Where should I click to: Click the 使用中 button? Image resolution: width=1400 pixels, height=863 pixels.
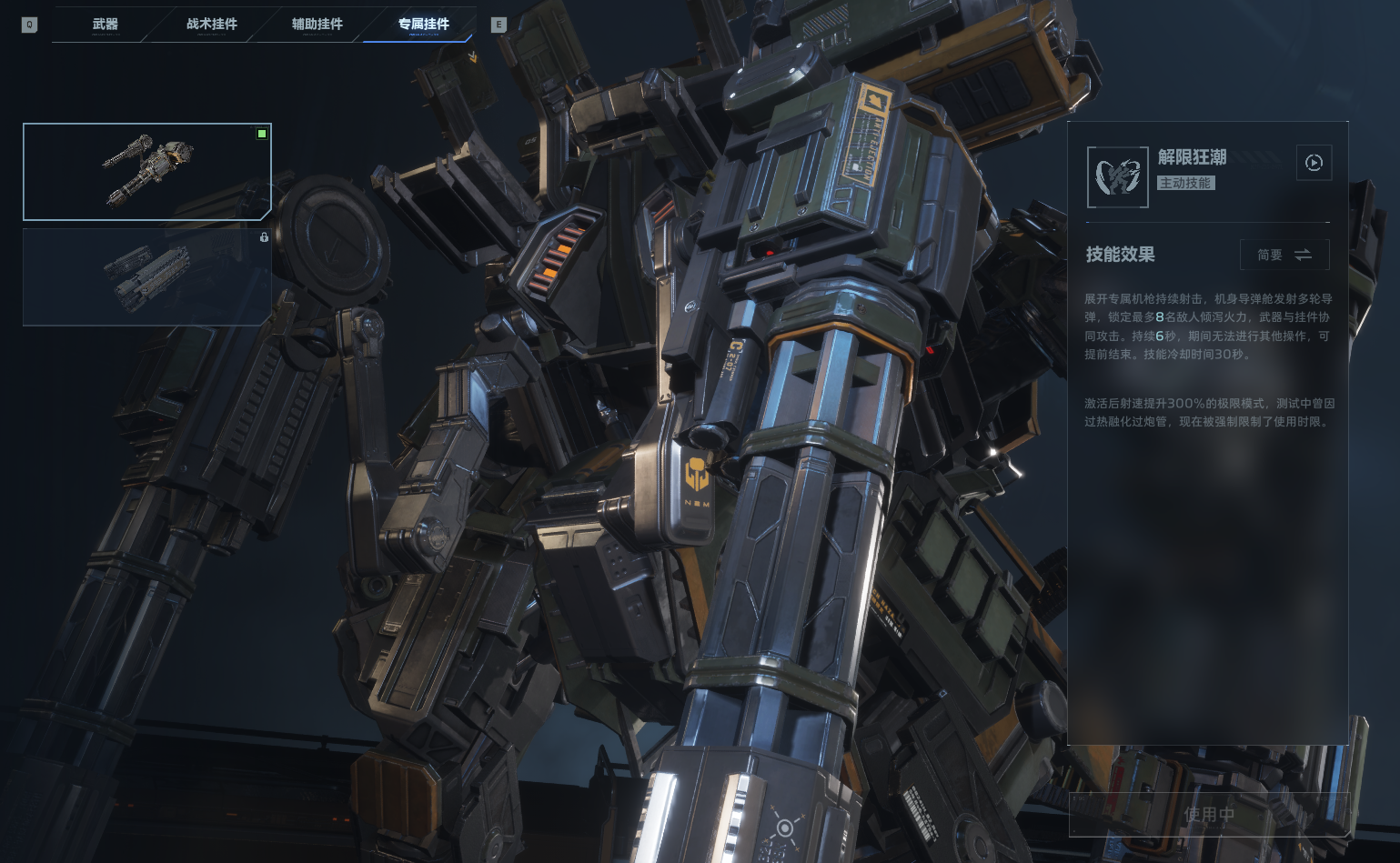pyautogui.click(x=1208, y=815)
